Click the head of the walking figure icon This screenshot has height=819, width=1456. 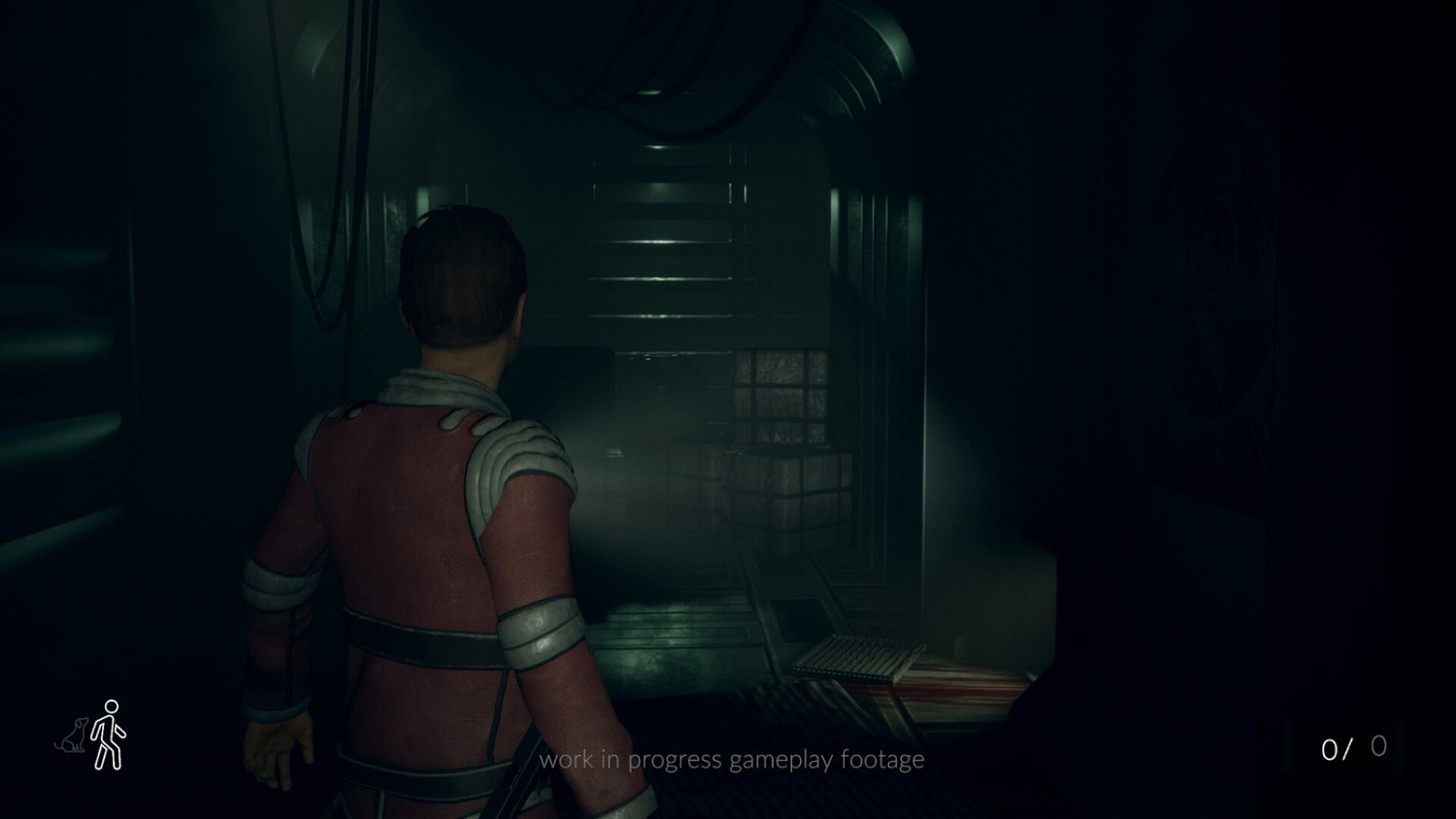pos(113,707)
